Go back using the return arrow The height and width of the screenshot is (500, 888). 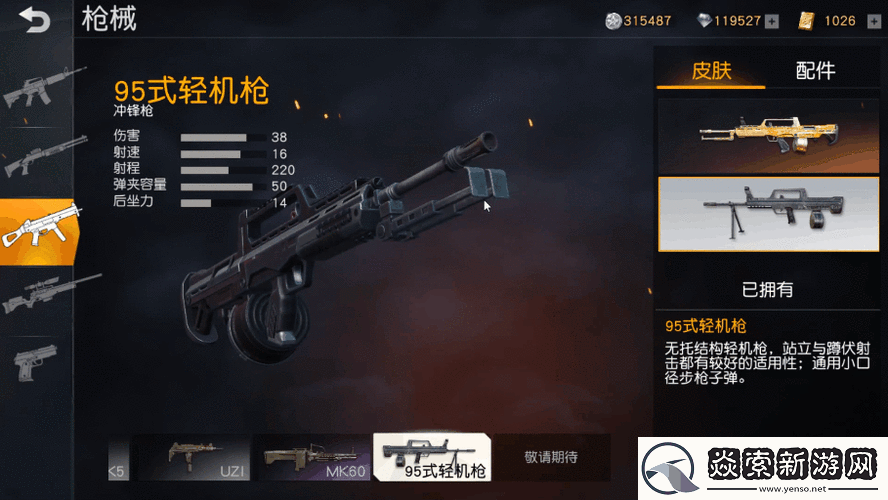click(33, 20)
